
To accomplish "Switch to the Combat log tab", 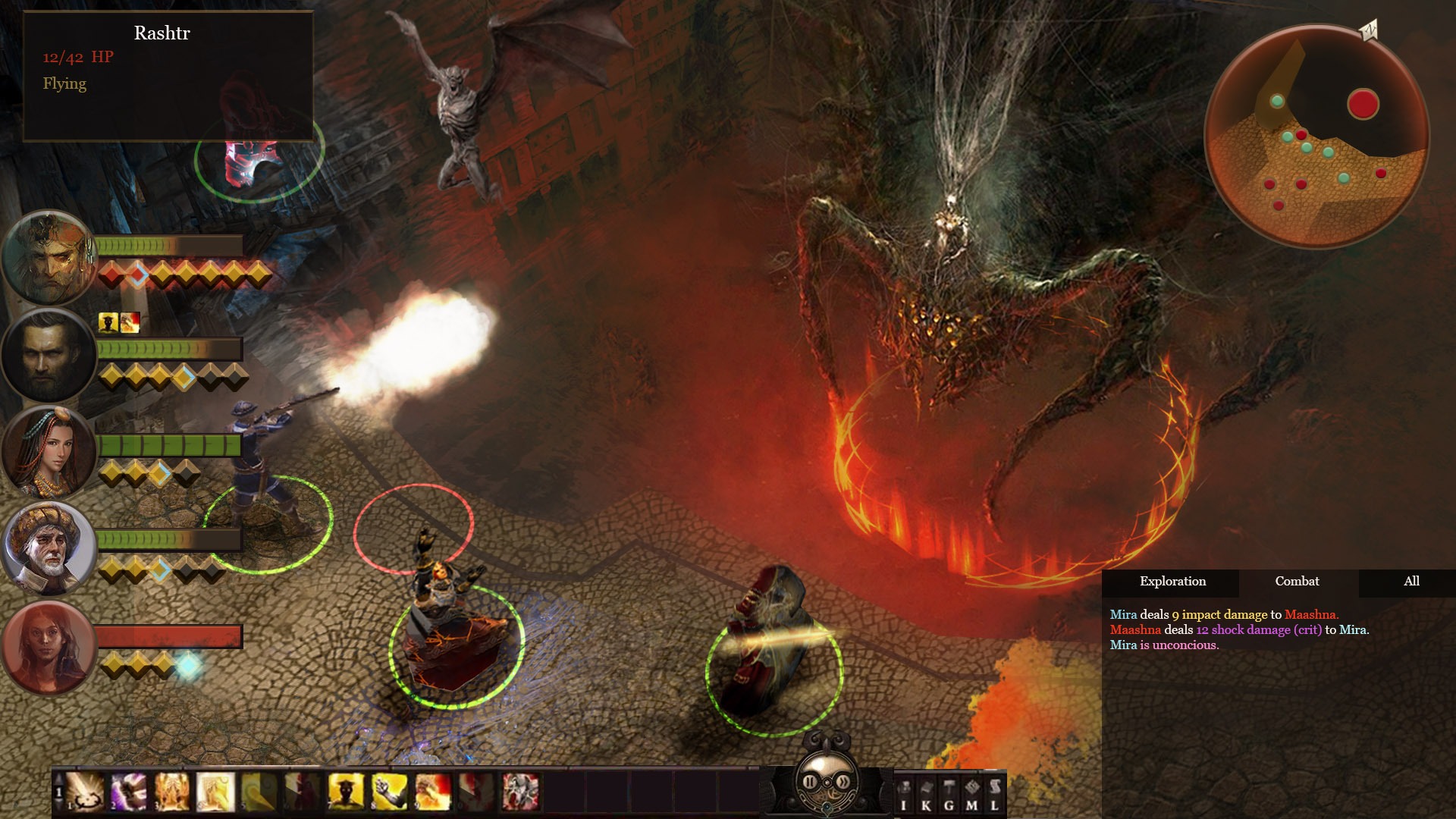I will 1297,582.
